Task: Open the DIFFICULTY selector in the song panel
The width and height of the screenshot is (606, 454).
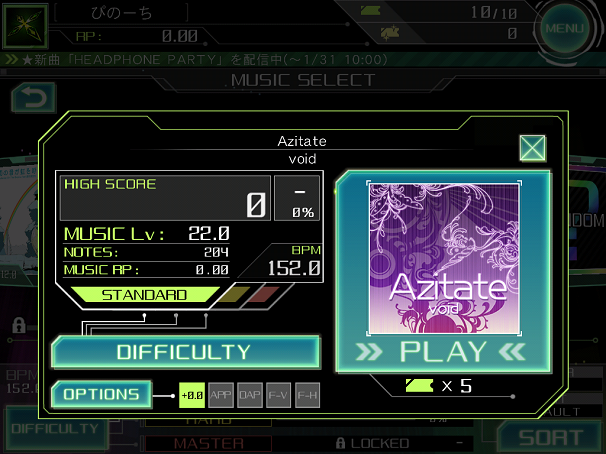Action: [185, 352]
